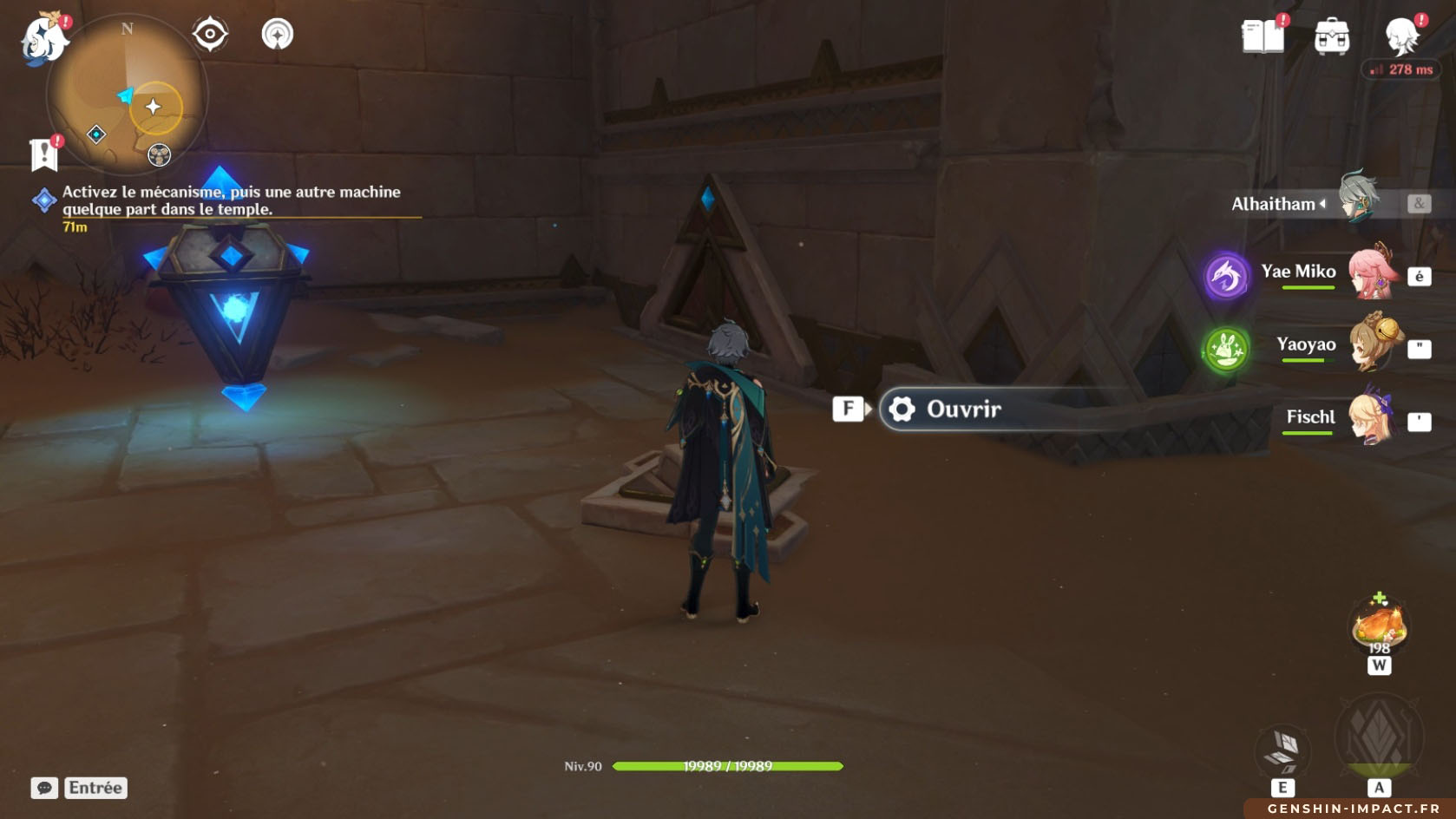
Task: Select the tracked temple mechanism quest objective
Action: 231,200
